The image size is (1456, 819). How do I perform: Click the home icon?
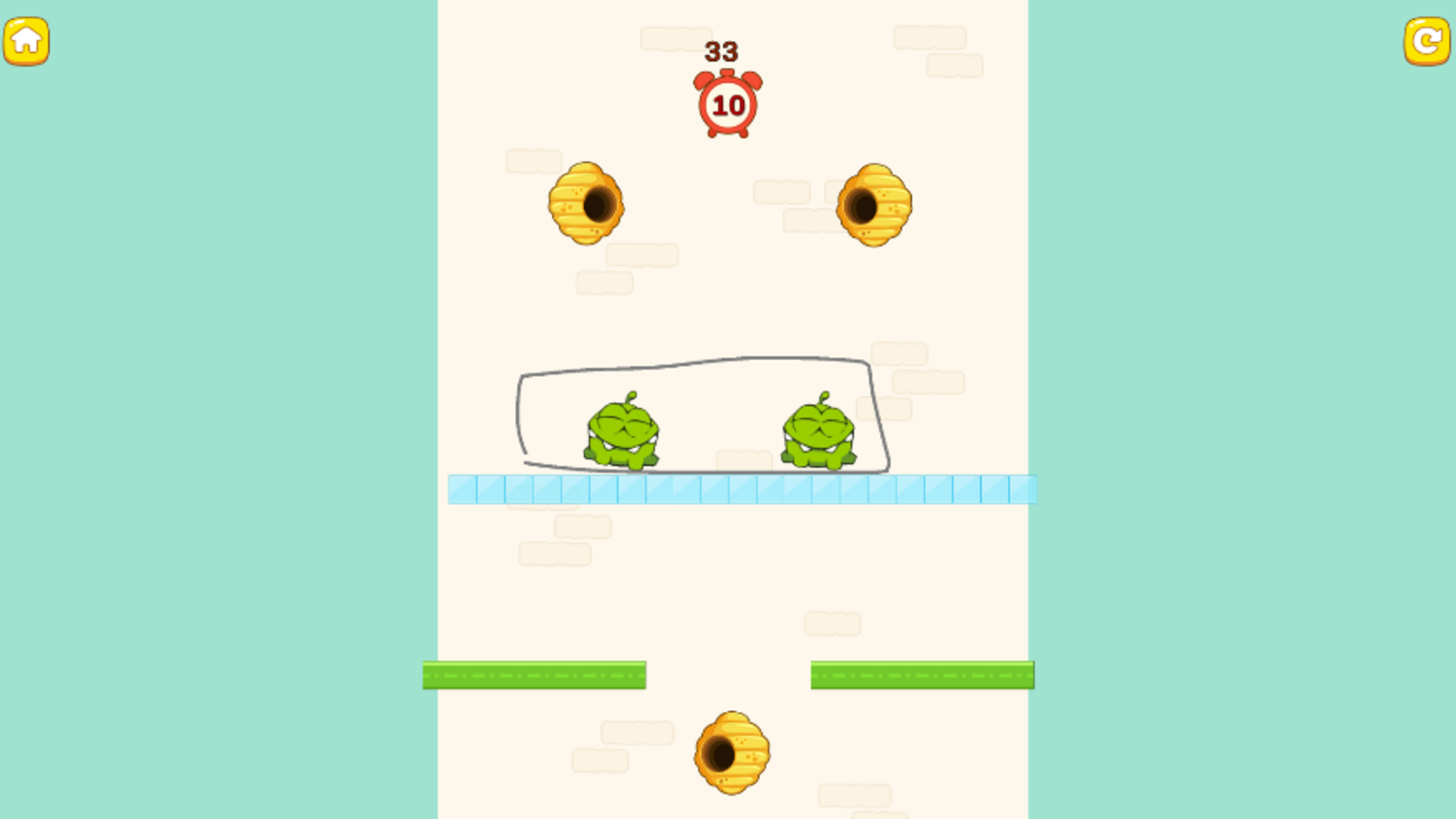(27, 40)
